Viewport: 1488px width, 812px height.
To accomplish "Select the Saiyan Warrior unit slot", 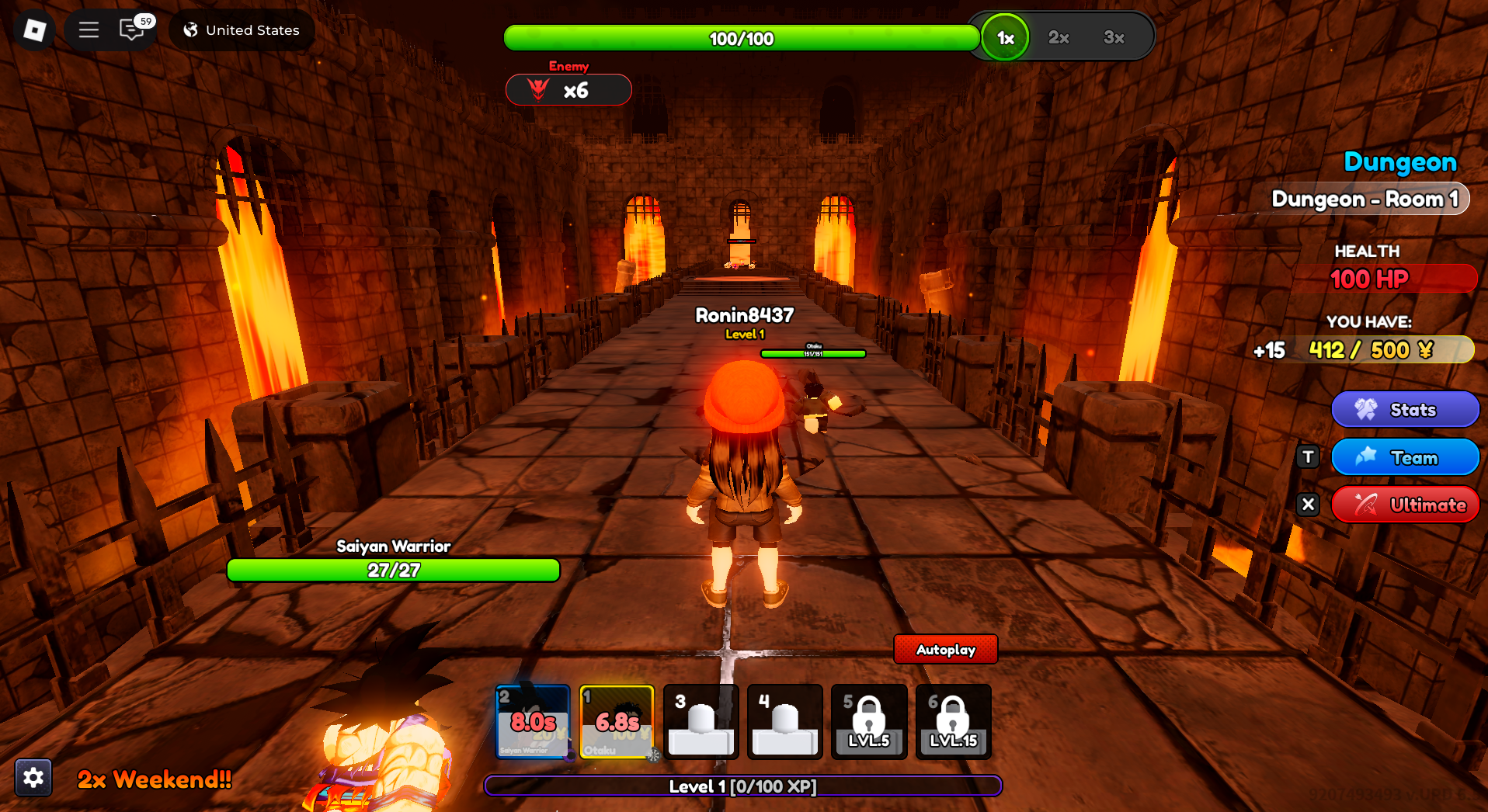I will (533, 722).
